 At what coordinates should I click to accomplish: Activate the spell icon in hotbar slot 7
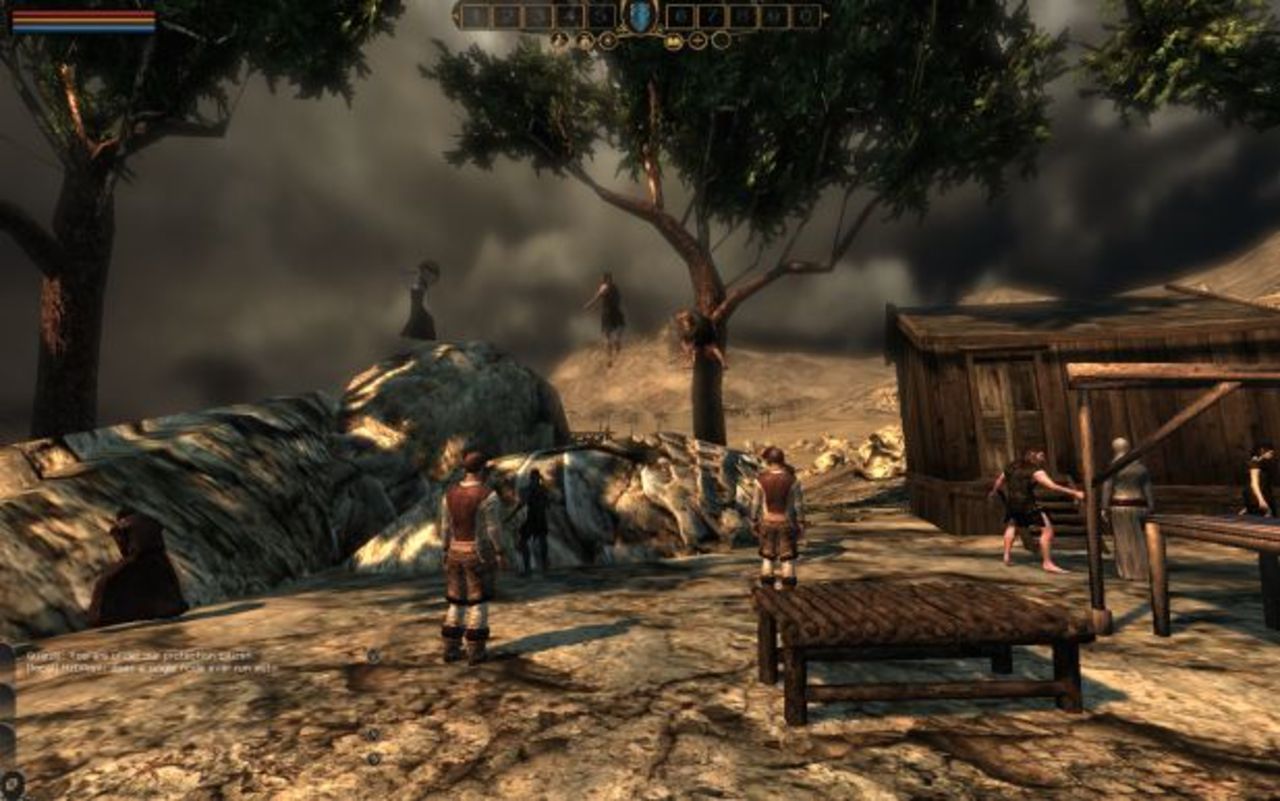[x=711, y=15]
